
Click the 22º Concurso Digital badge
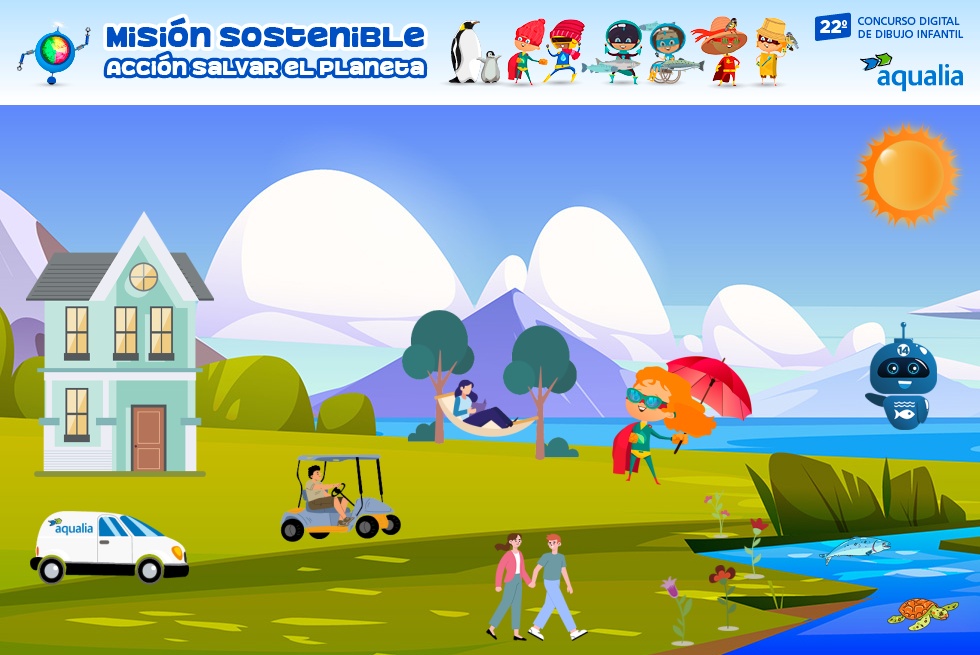point(889,27)
